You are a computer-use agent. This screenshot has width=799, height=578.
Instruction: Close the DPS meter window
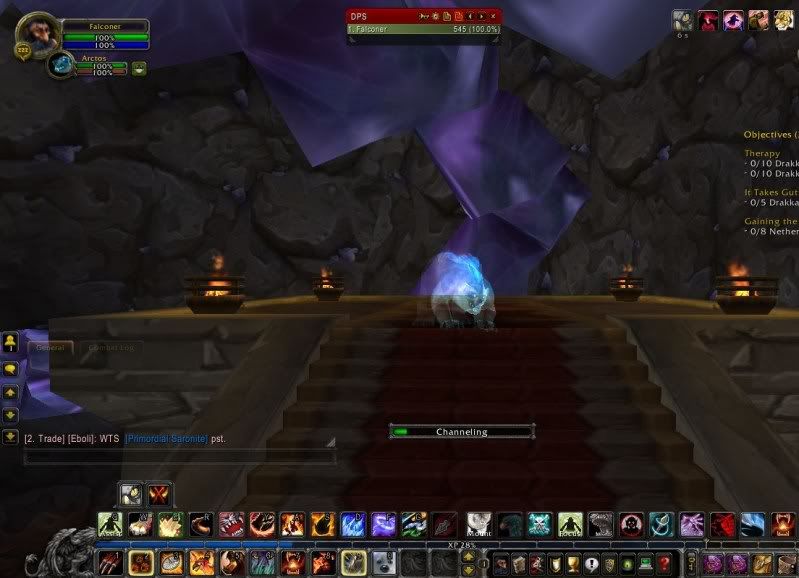pos(493,17)
